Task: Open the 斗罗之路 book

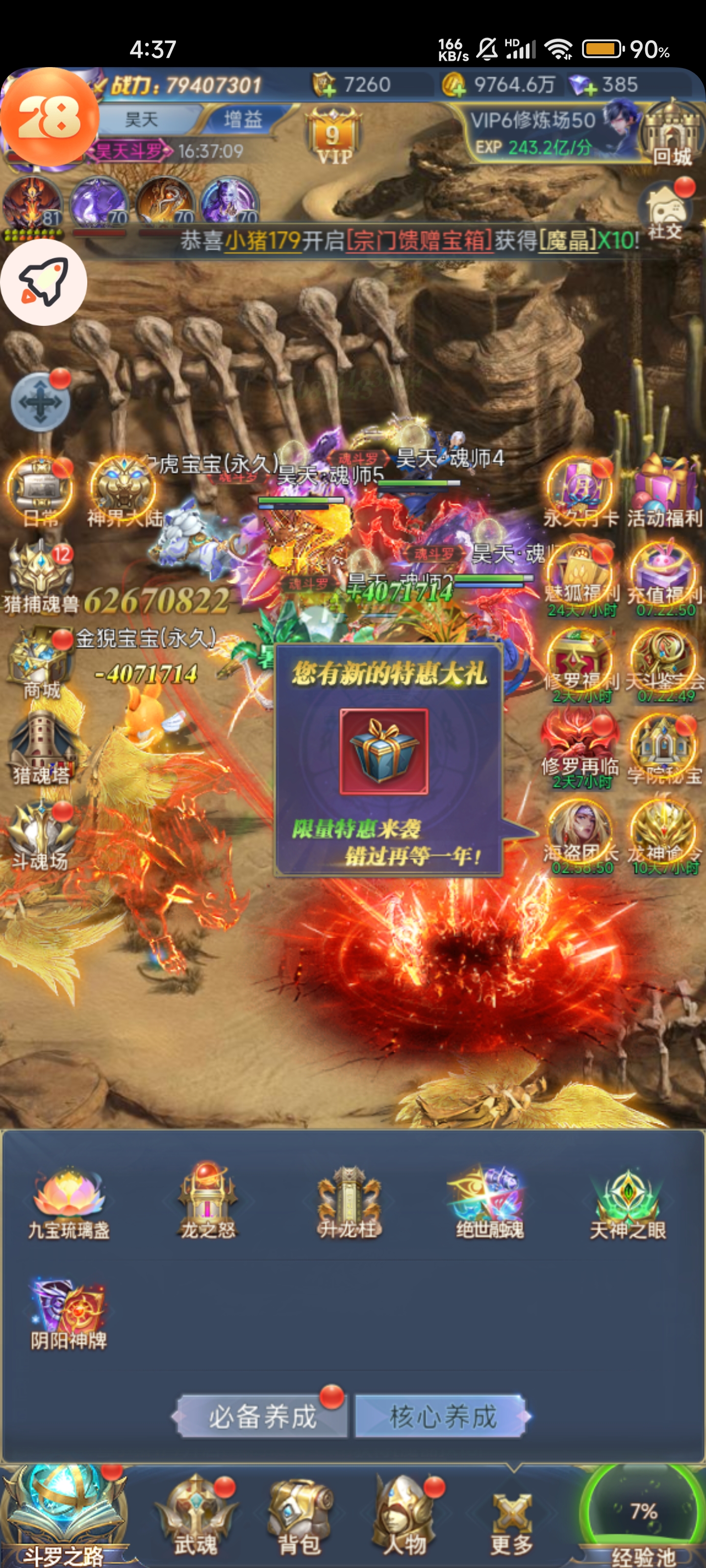Action: point(64,1515)
